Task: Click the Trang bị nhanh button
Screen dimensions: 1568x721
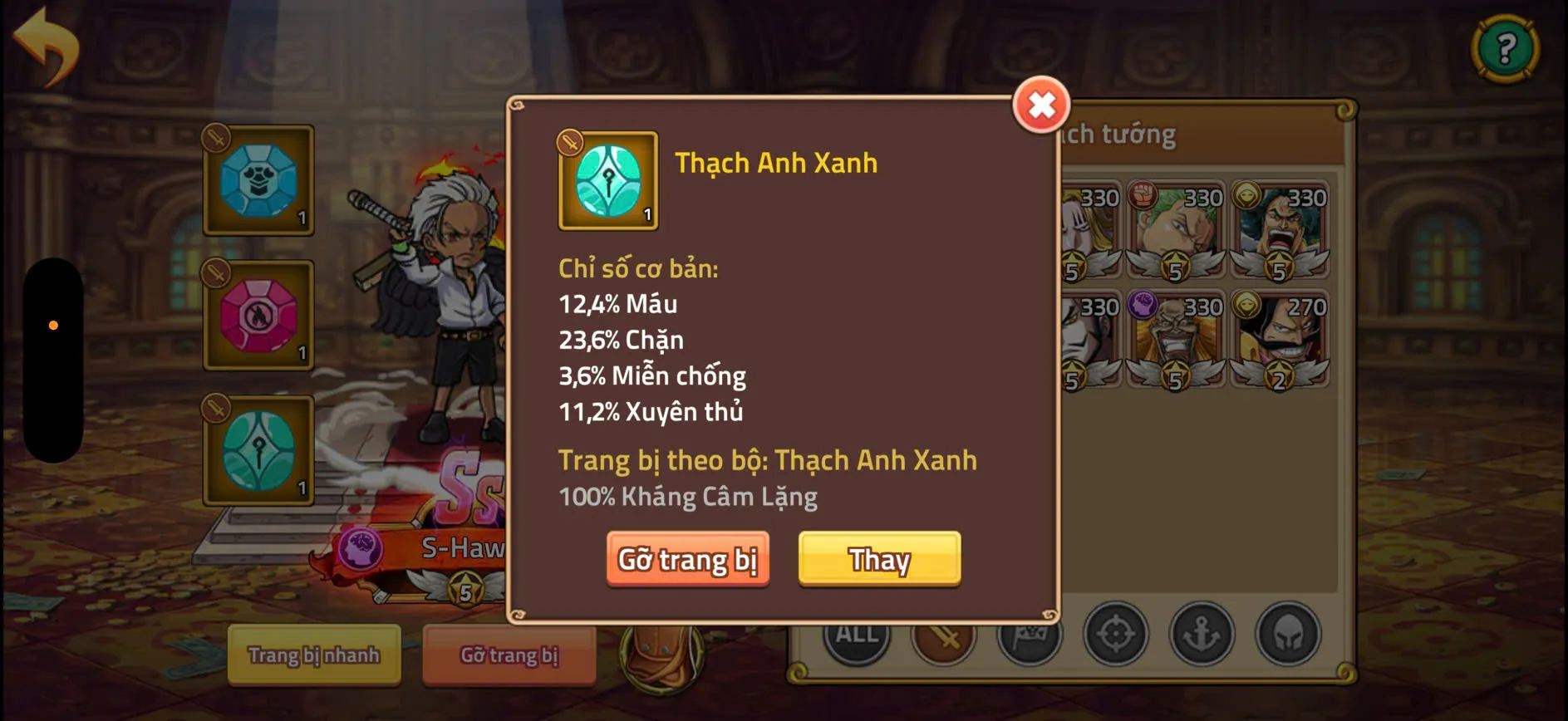Action: click(x=314, y=655)
